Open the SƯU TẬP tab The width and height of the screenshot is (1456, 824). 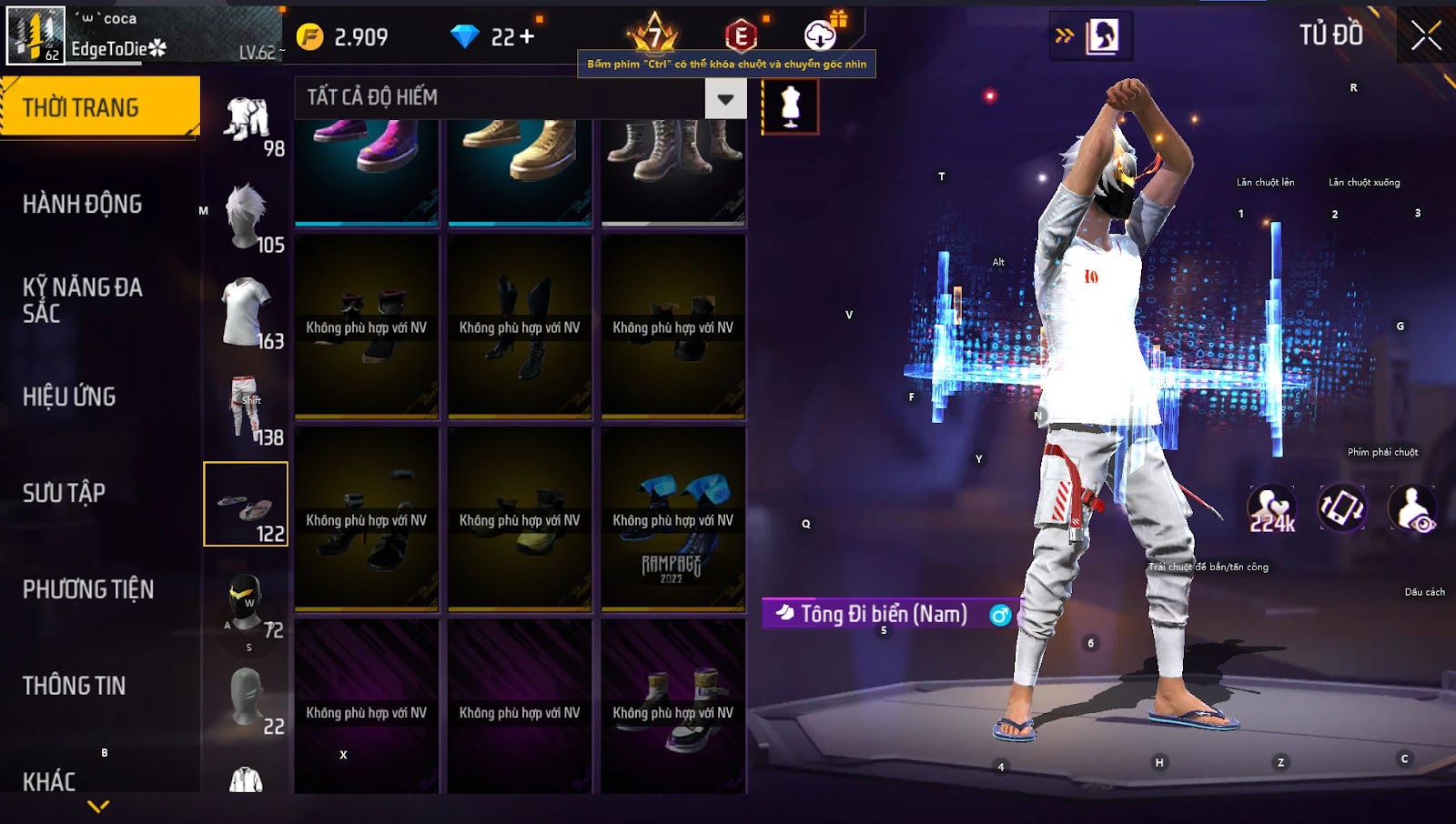coord(64,493)
